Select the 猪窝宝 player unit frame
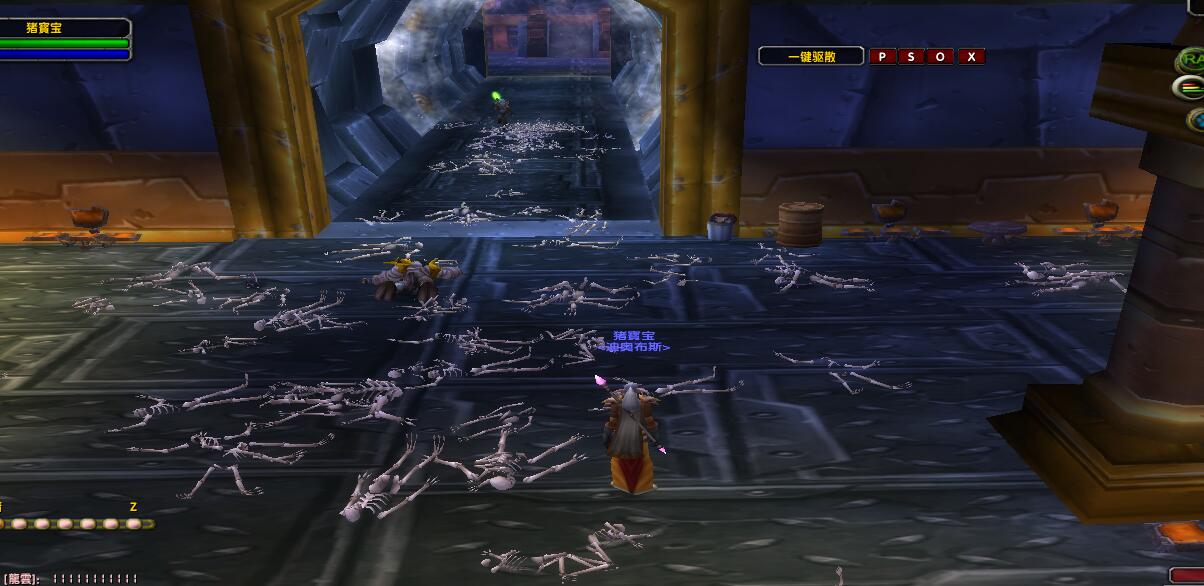The height and width of the screenshot is (586, 1204). tap(64, 29)
